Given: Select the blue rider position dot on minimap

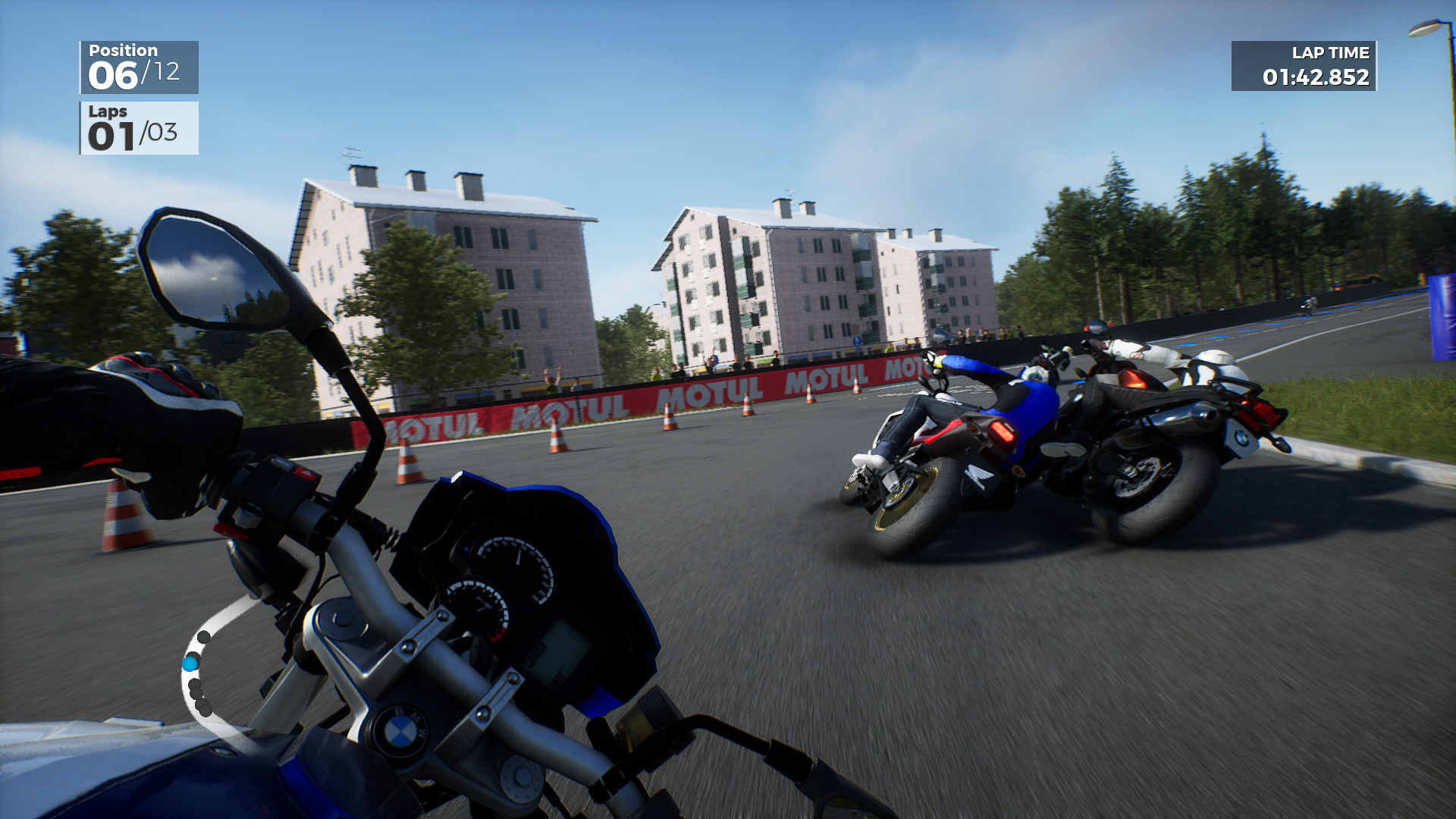Looking at the screenshot, I should click(190, 664).
